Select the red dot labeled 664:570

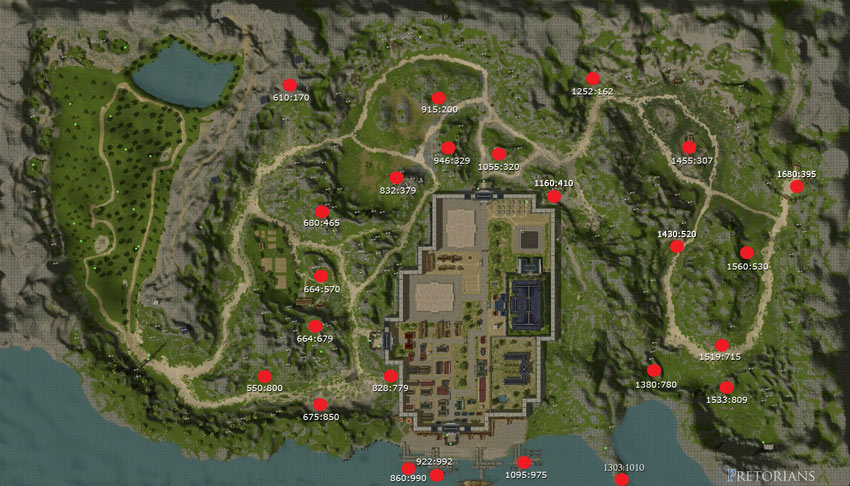click(321, 276)
